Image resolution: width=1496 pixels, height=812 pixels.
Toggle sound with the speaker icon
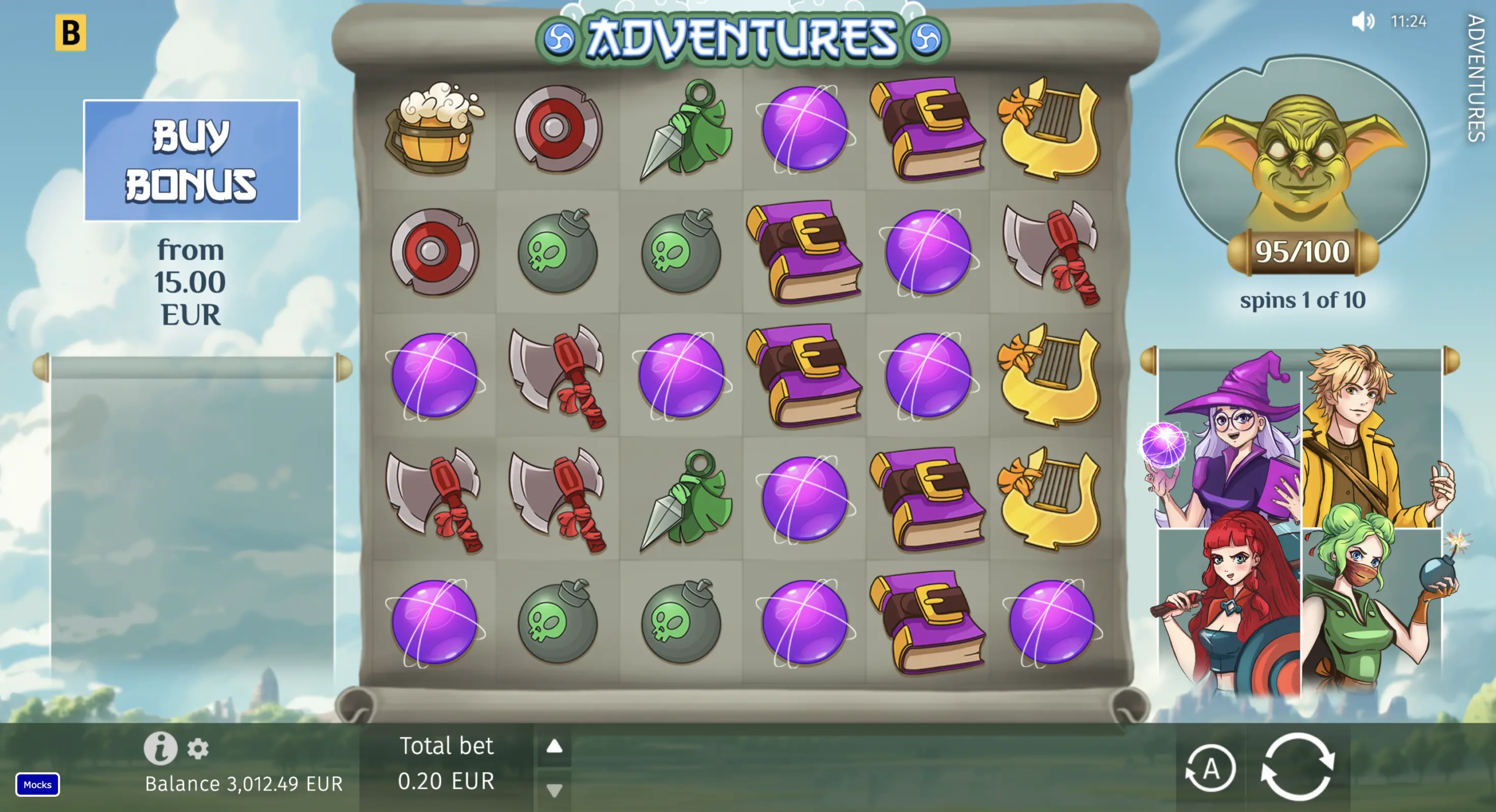click(1363, 22)
